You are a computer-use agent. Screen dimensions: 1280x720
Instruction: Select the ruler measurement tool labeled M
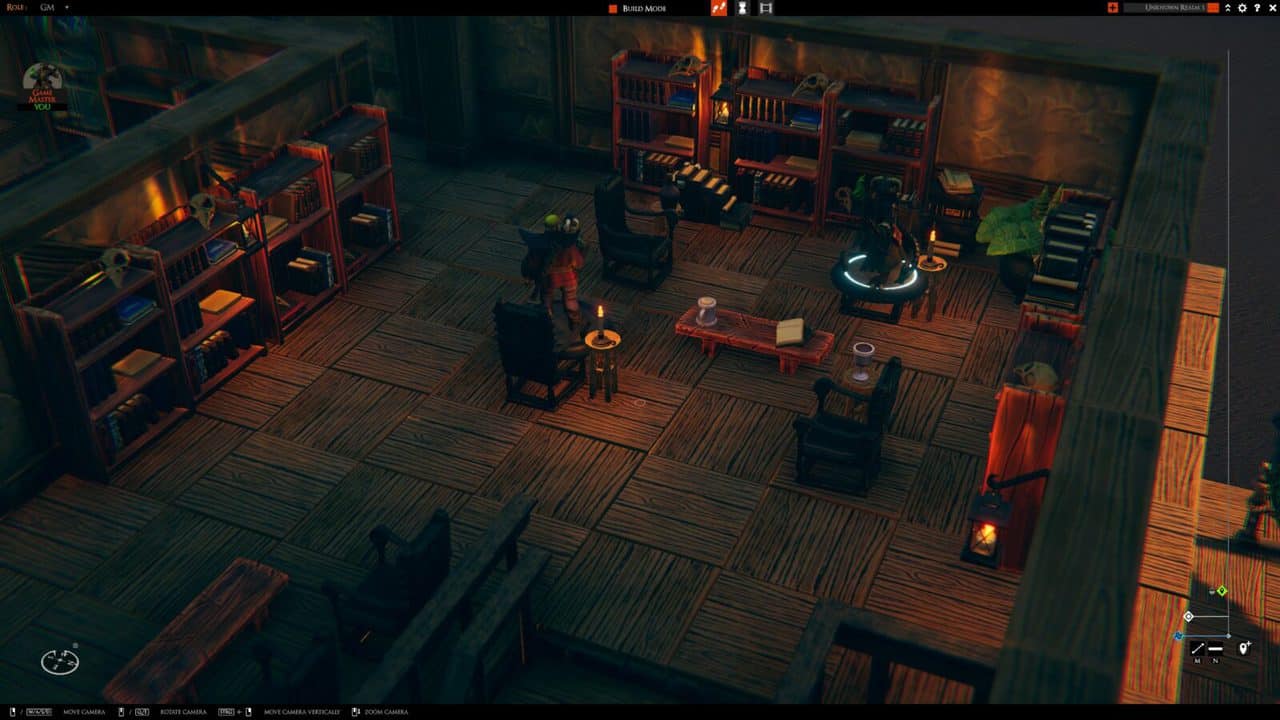point(1198,648)
